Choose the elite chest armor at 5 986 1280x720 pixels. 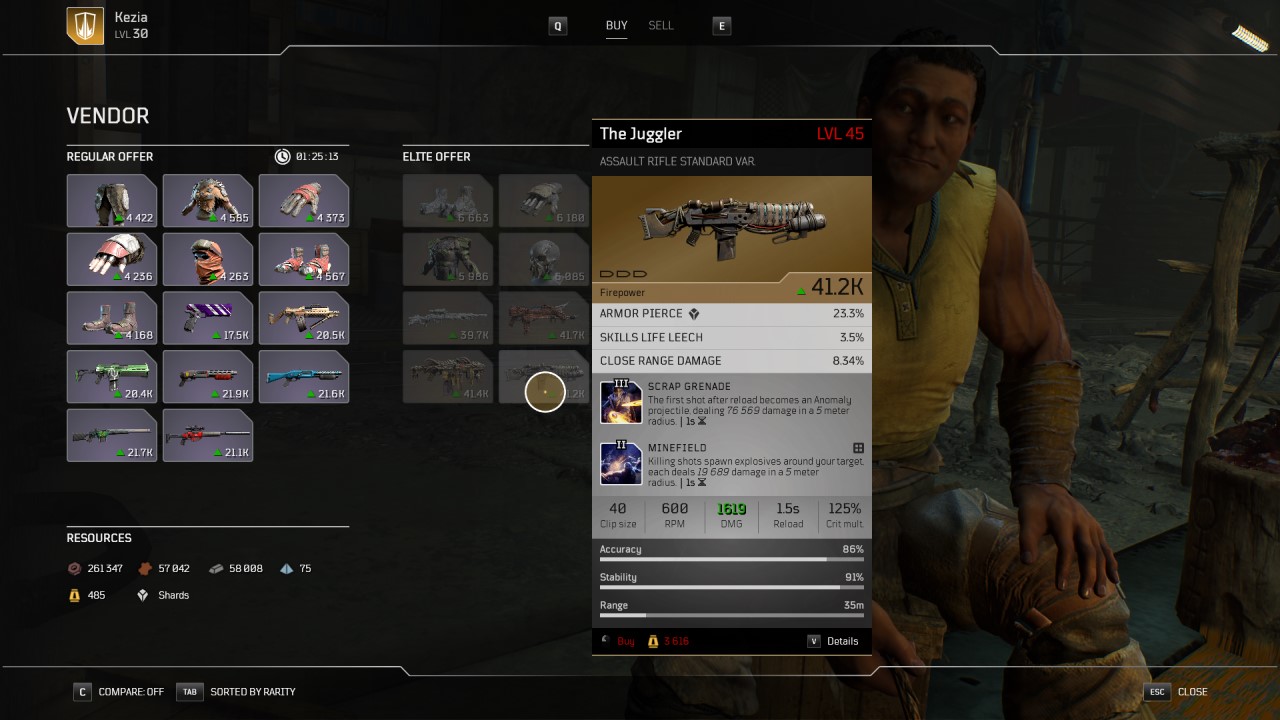coord(448,259)
